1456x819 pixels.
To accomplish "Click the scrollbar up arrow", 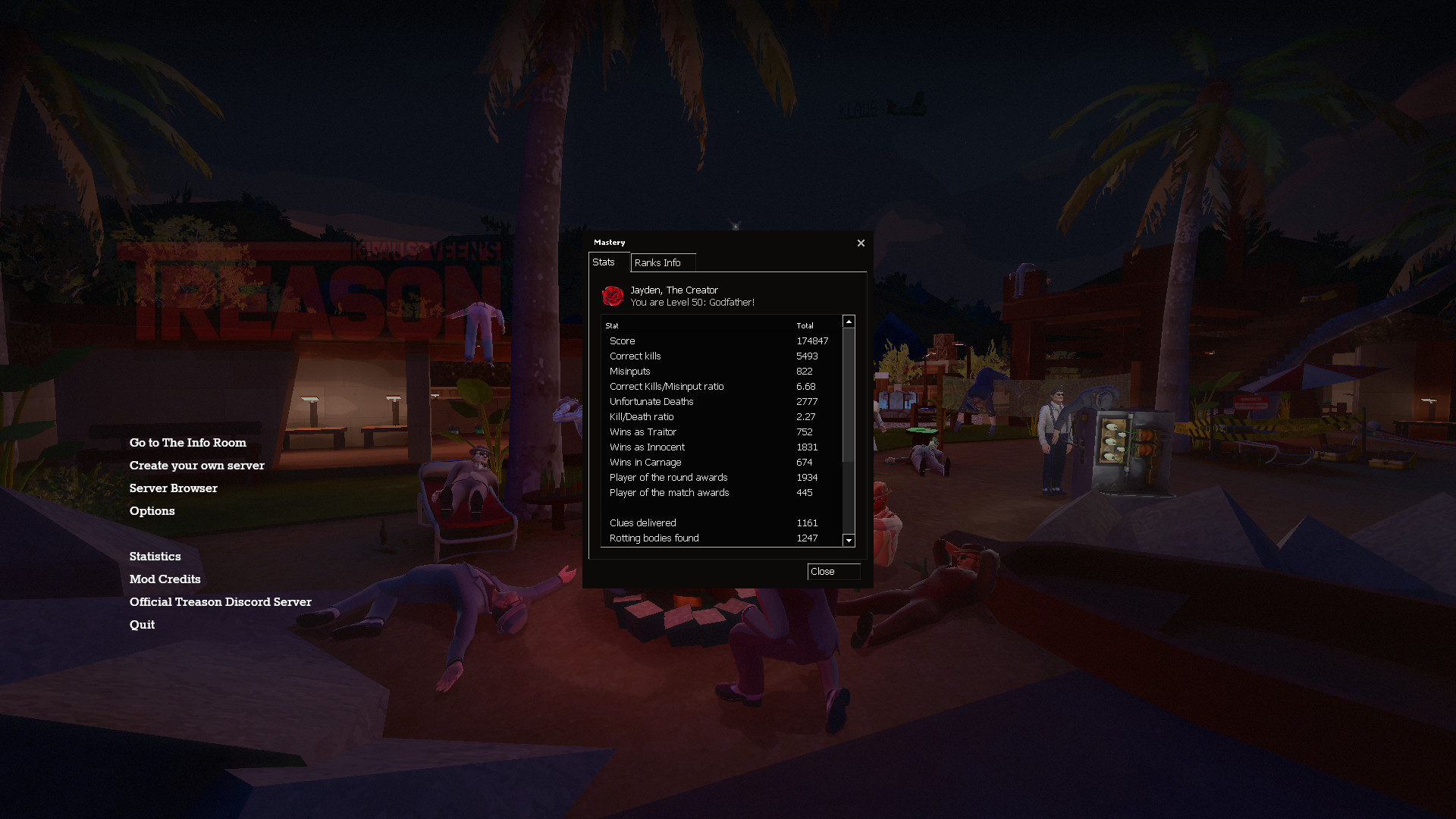I will point(849,320).
